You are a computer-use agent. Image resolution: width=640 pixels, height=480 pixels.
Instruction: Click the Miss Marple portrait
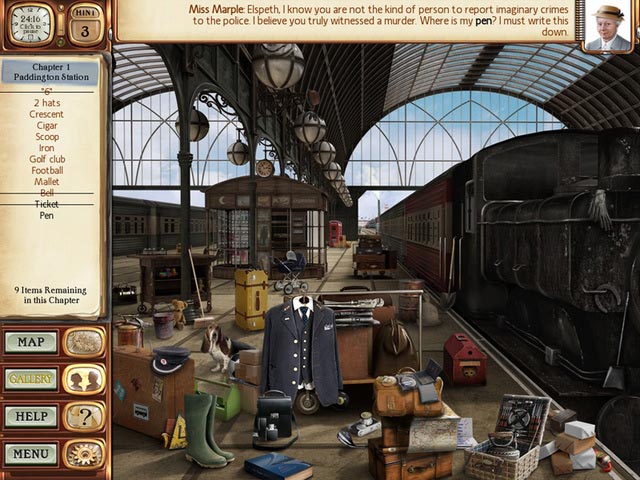tap(608, 27)
